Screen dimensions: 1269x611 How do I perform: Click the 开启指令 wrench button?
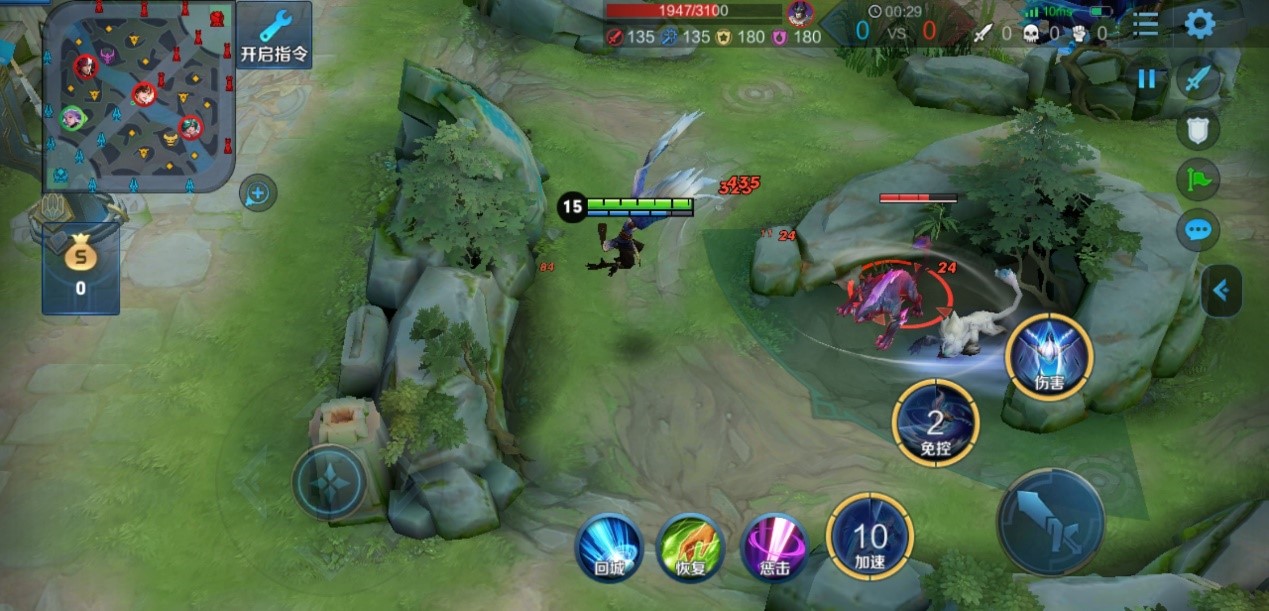coord(273,34)
